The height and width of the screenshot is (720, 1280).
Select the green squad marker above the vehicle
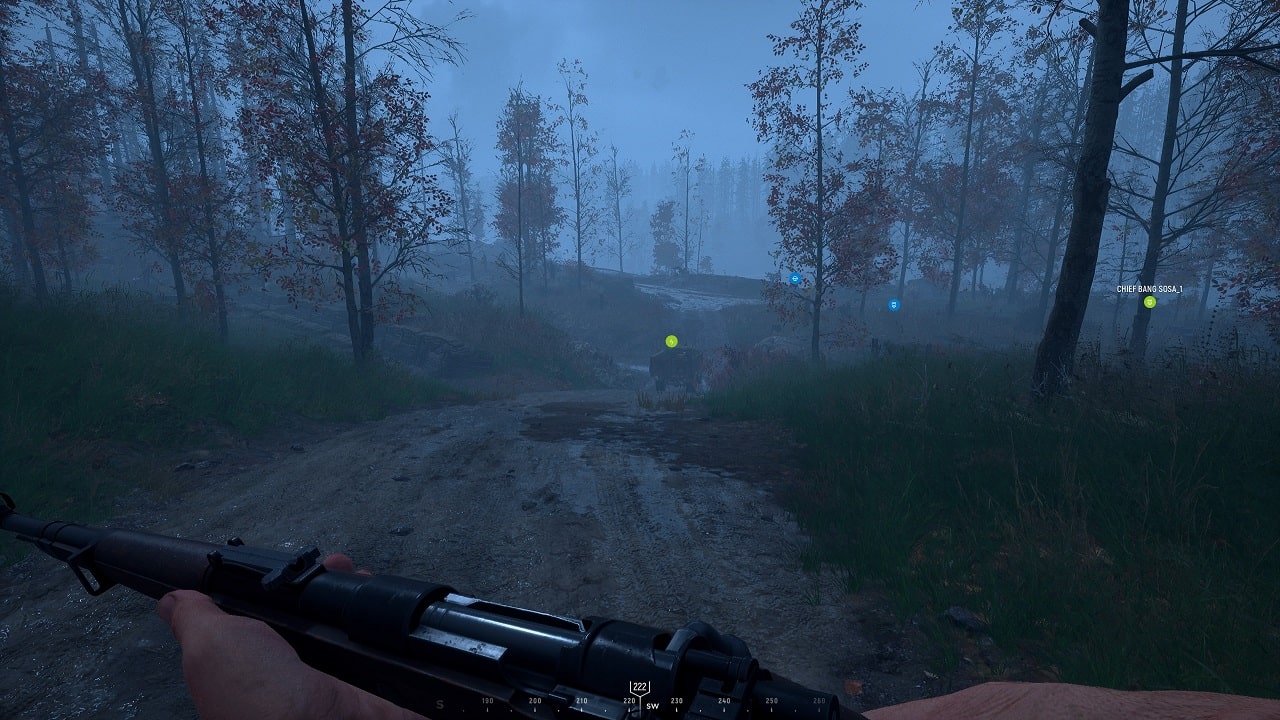pyautogui.click(x=671, y=341)
